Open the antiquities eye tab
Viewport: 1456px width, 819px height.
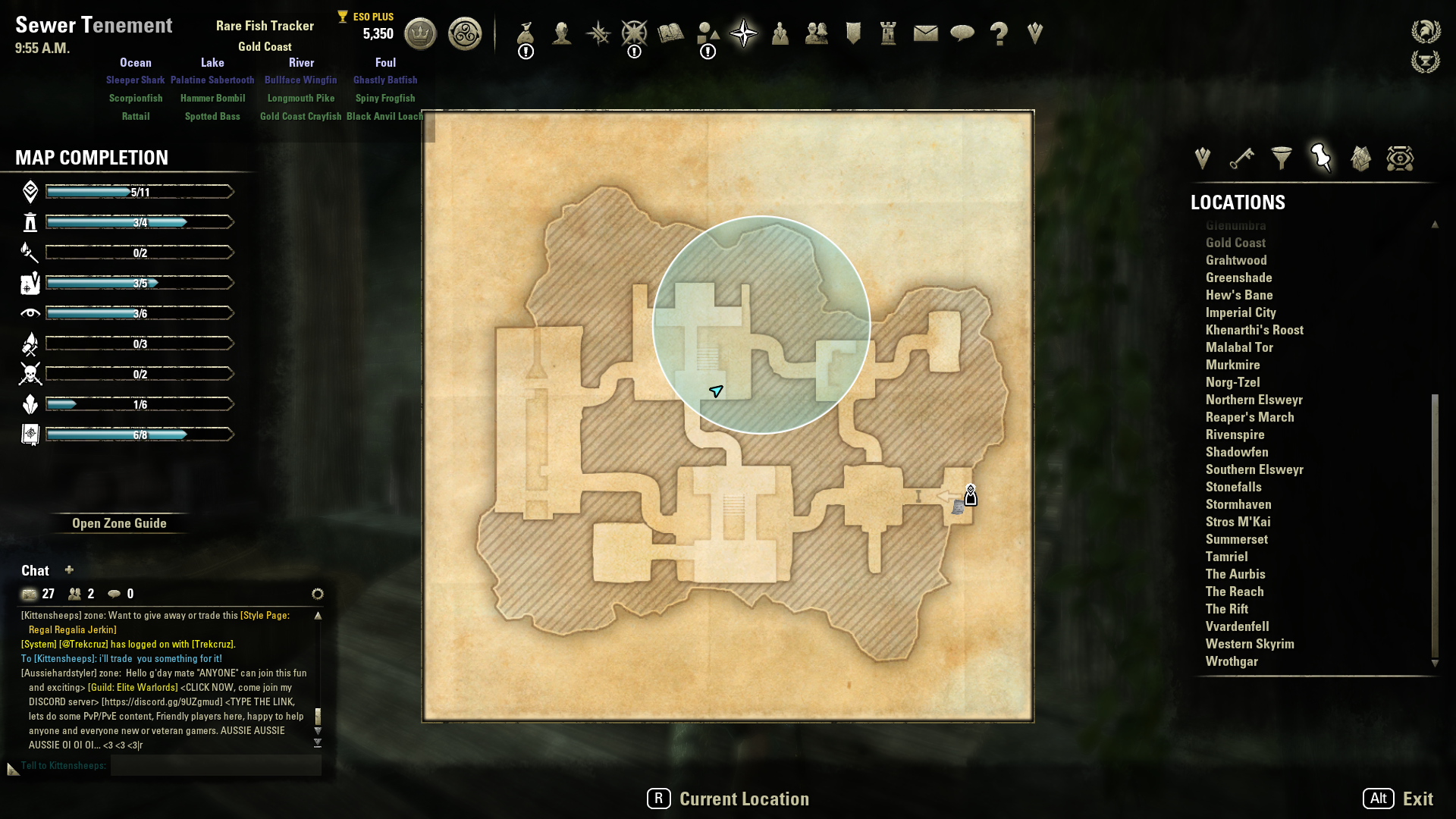1400,158
